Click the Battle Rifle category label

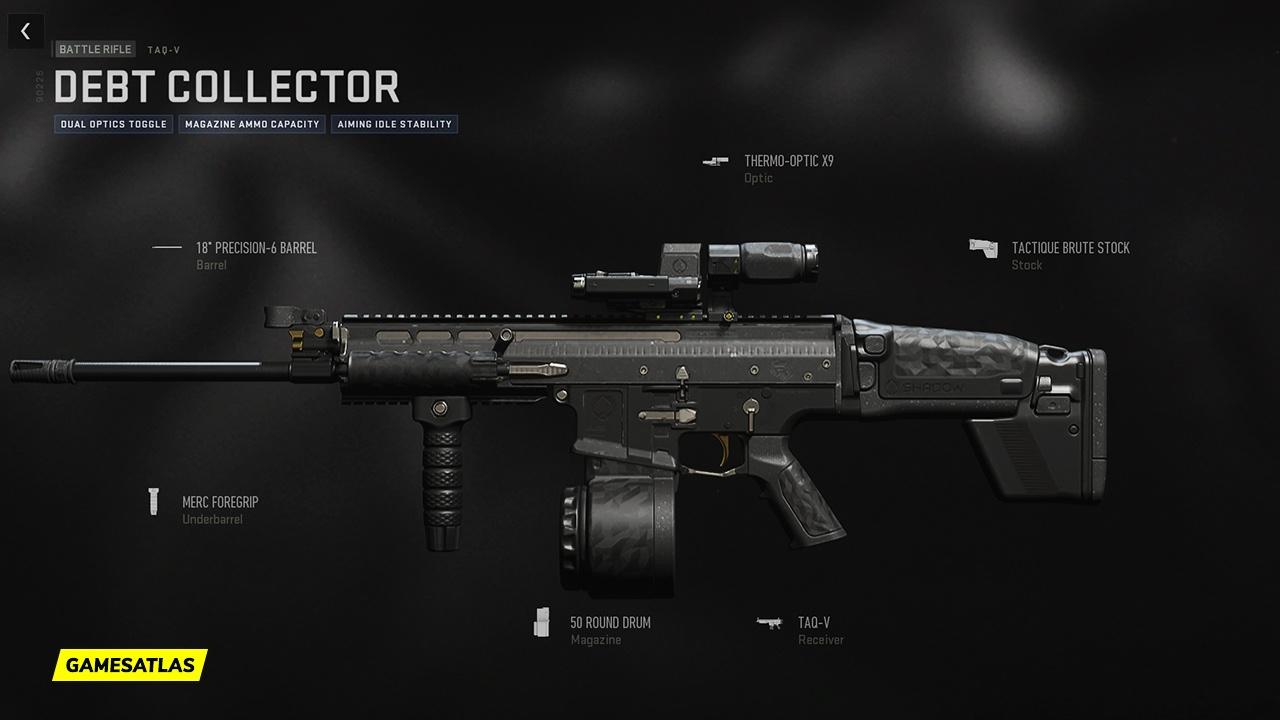point(95,49)
